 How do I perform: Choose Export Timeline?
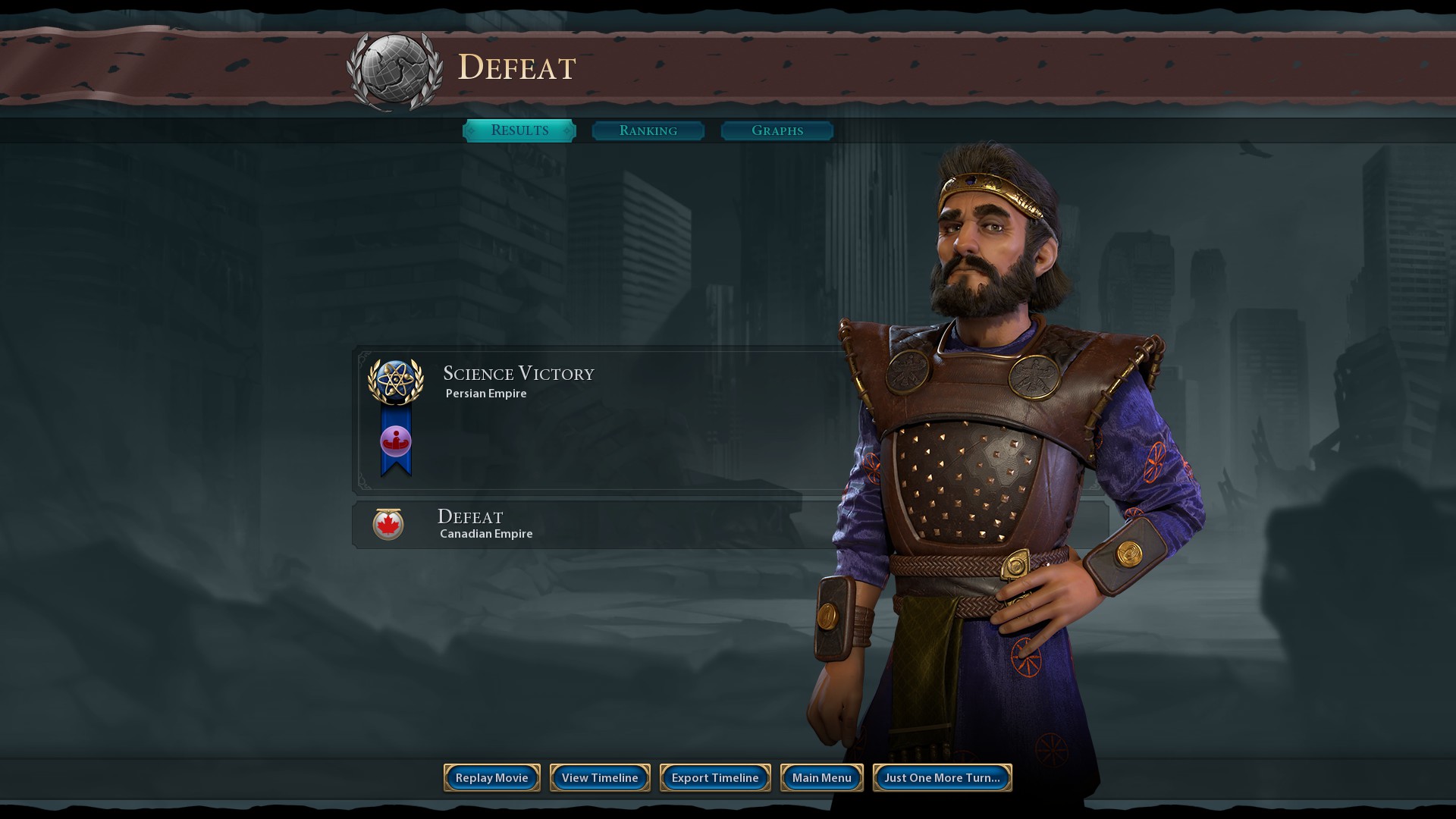coord(715,777)
